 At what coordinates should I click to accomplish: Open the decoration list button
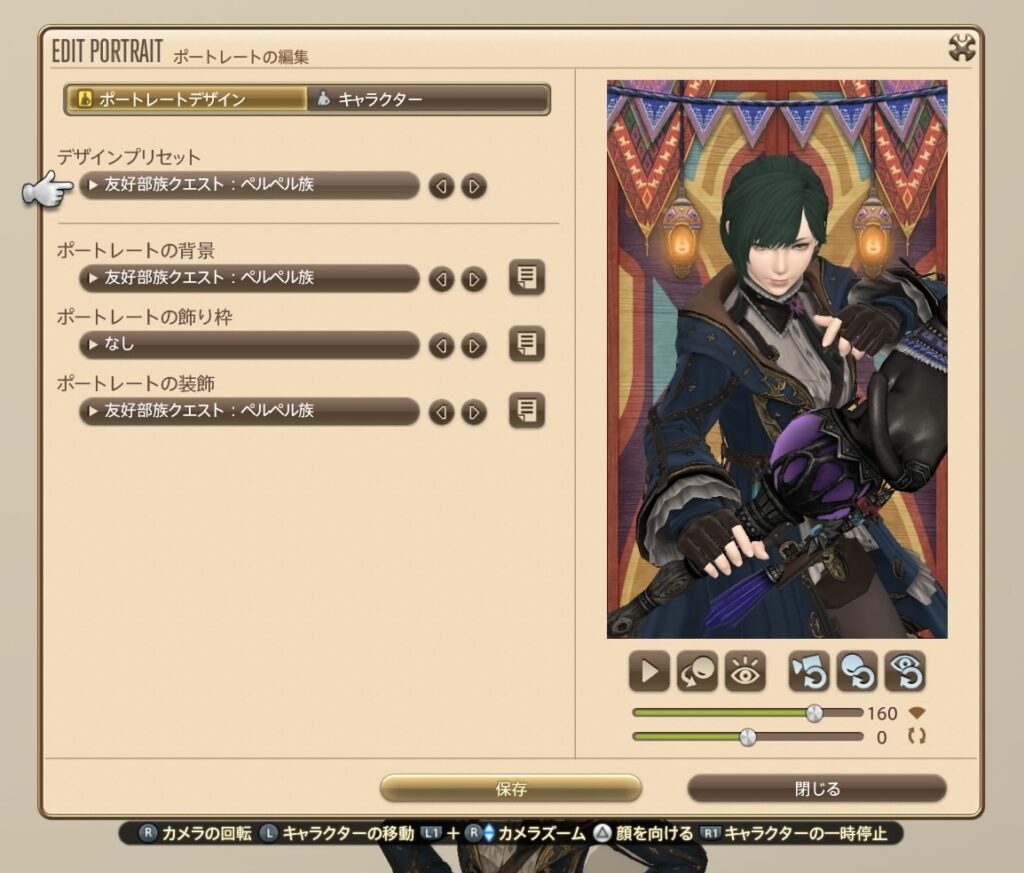click(527, 410)
